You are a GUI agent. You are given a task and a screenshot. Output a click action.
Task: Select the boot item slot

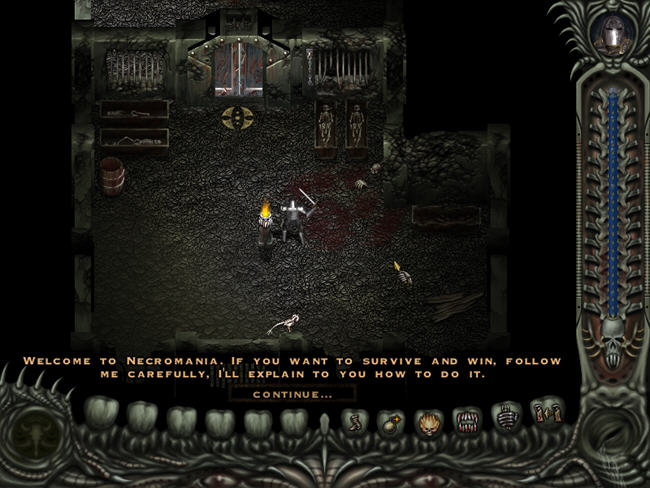coord(353,421)
